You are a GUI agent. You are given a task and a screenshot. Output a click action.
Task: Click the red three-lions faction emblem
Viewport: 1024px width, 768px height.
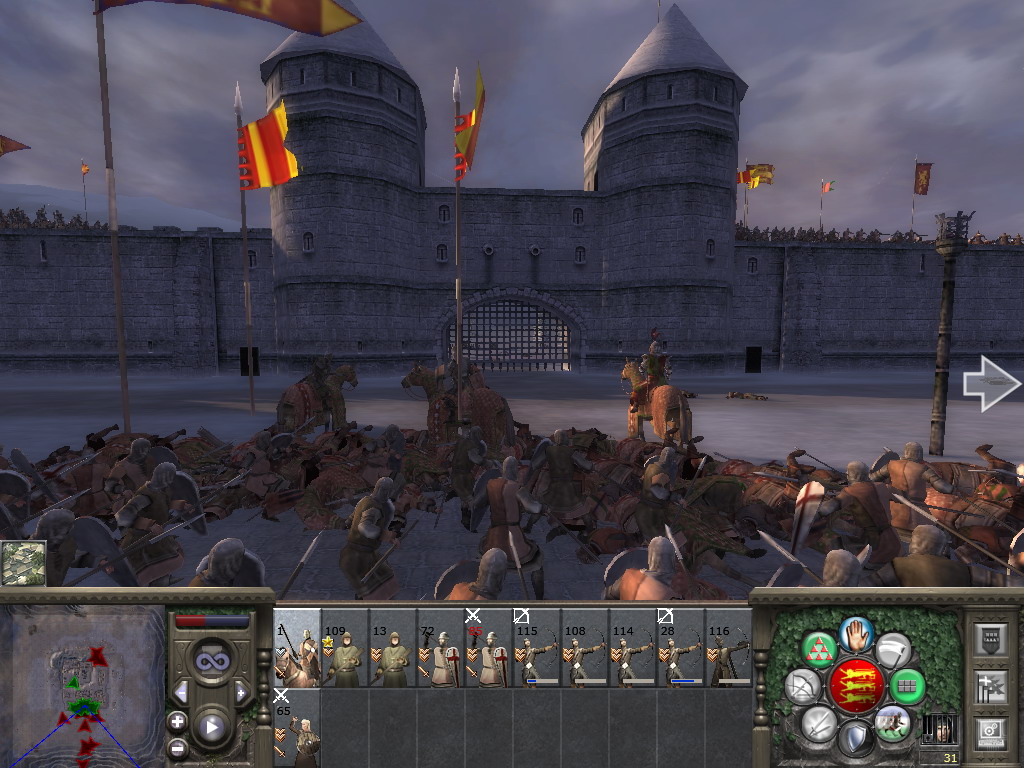click(x=856, y=686)
